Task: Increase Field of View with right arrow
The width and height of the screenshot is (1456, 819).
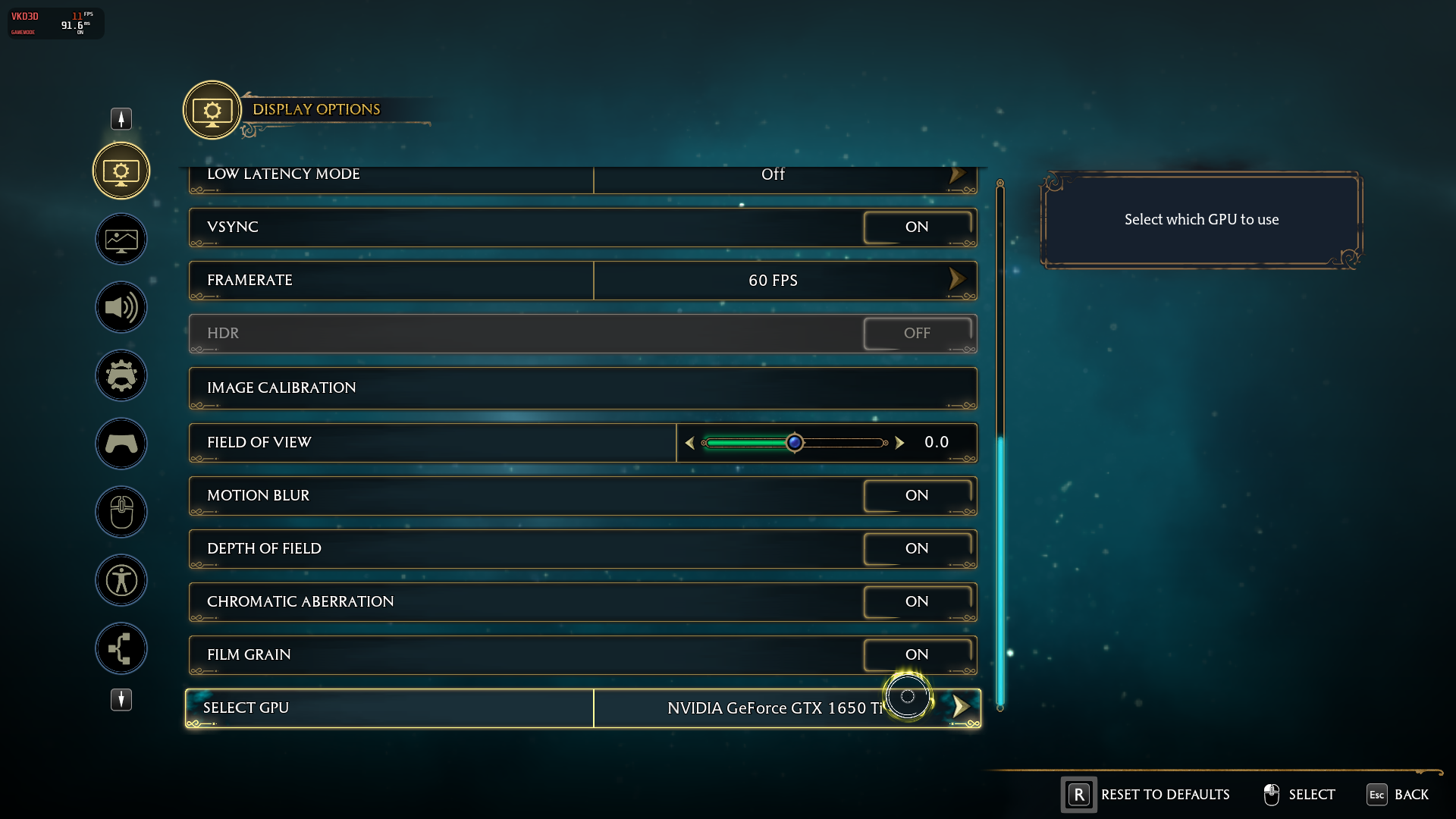Action: (899, 443)
